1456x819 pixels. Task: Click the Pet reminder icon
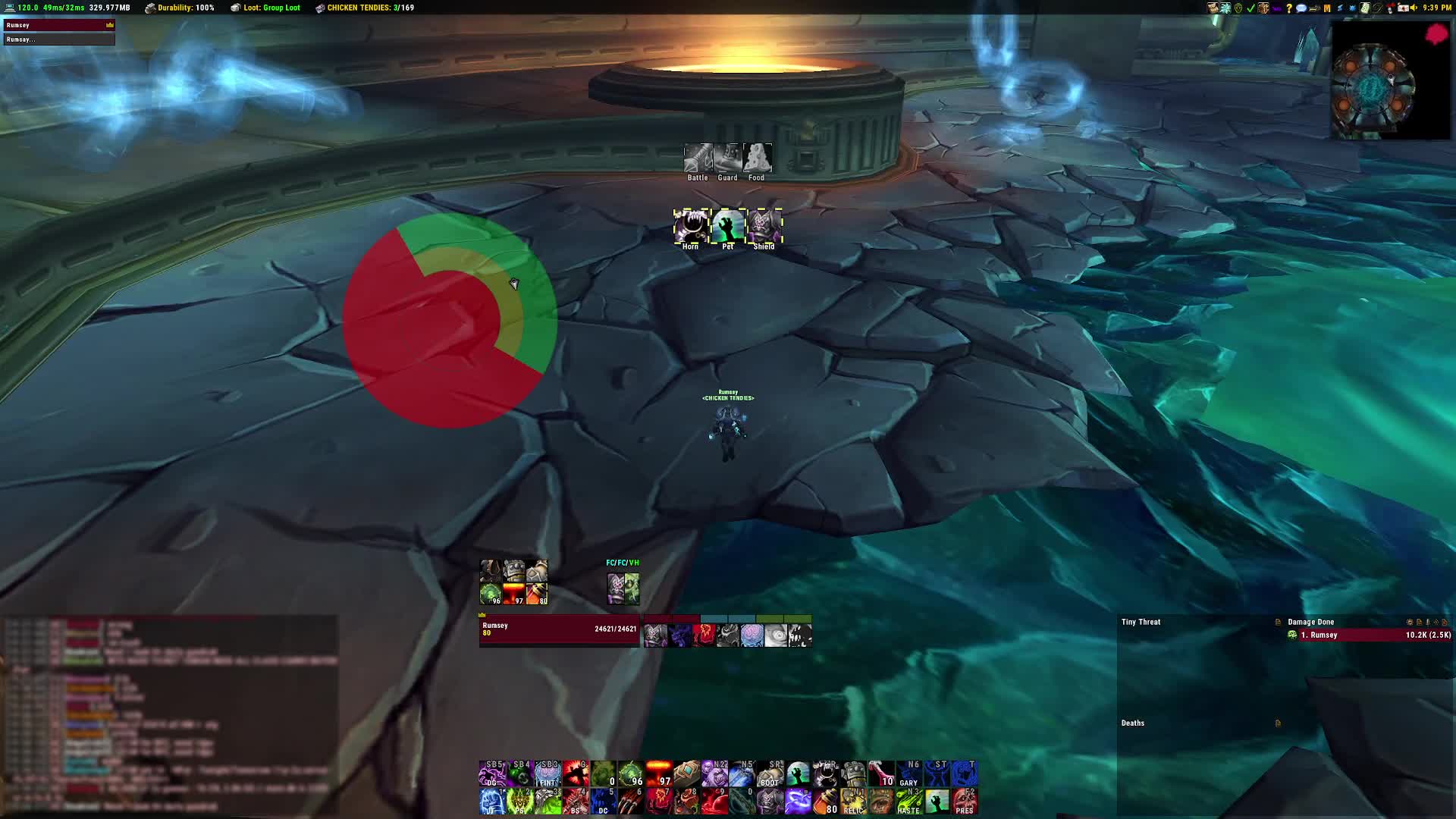coord(728,227)
